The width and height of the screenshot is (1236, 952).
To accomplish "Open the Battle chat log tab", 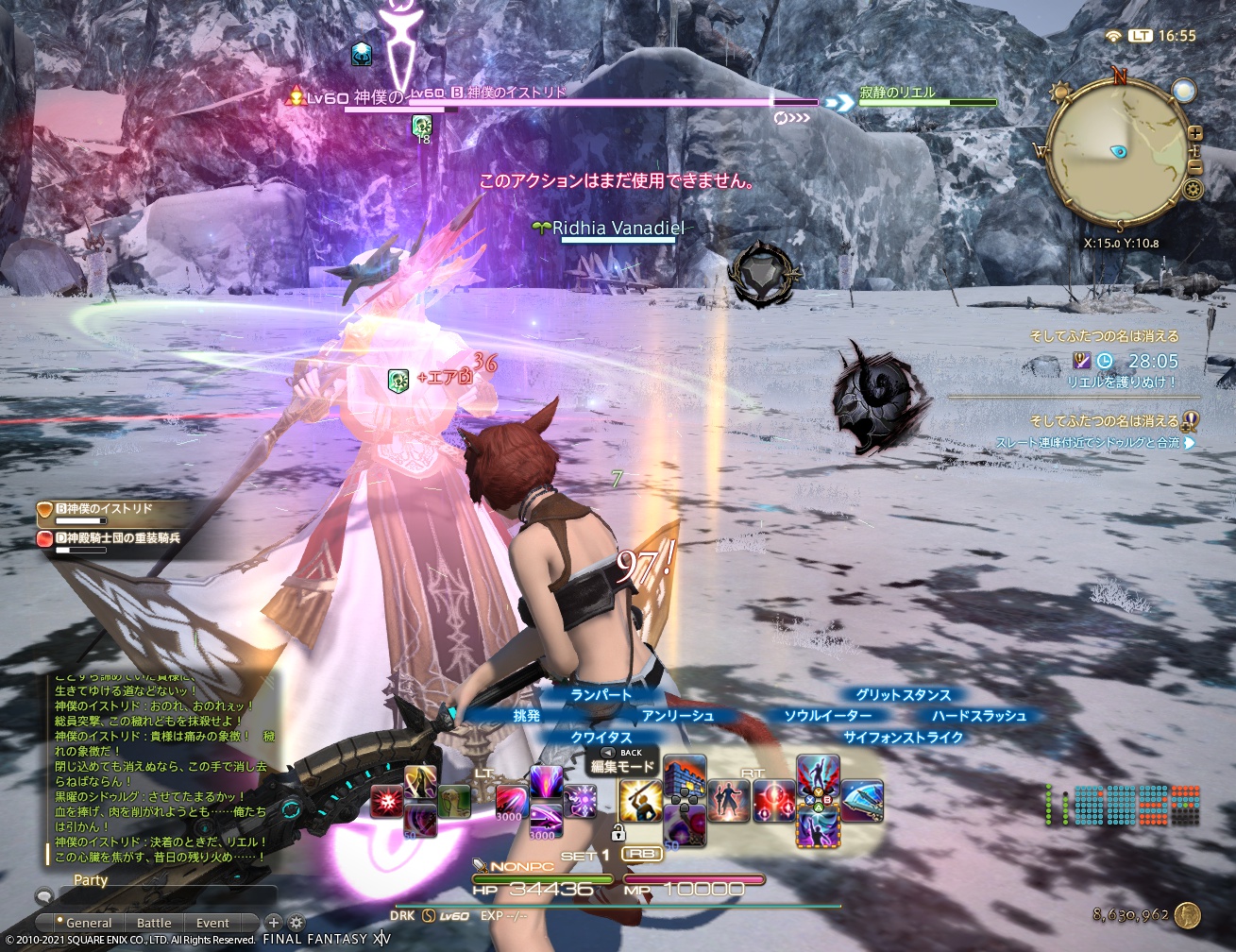I will 154,923.
